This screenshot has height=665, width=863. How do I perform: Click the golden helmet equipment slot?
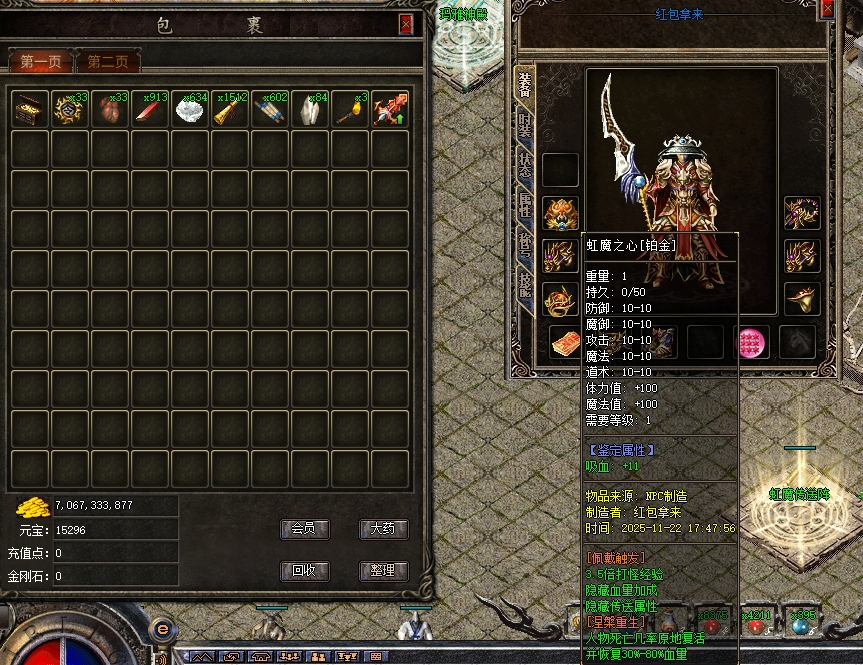560,212
